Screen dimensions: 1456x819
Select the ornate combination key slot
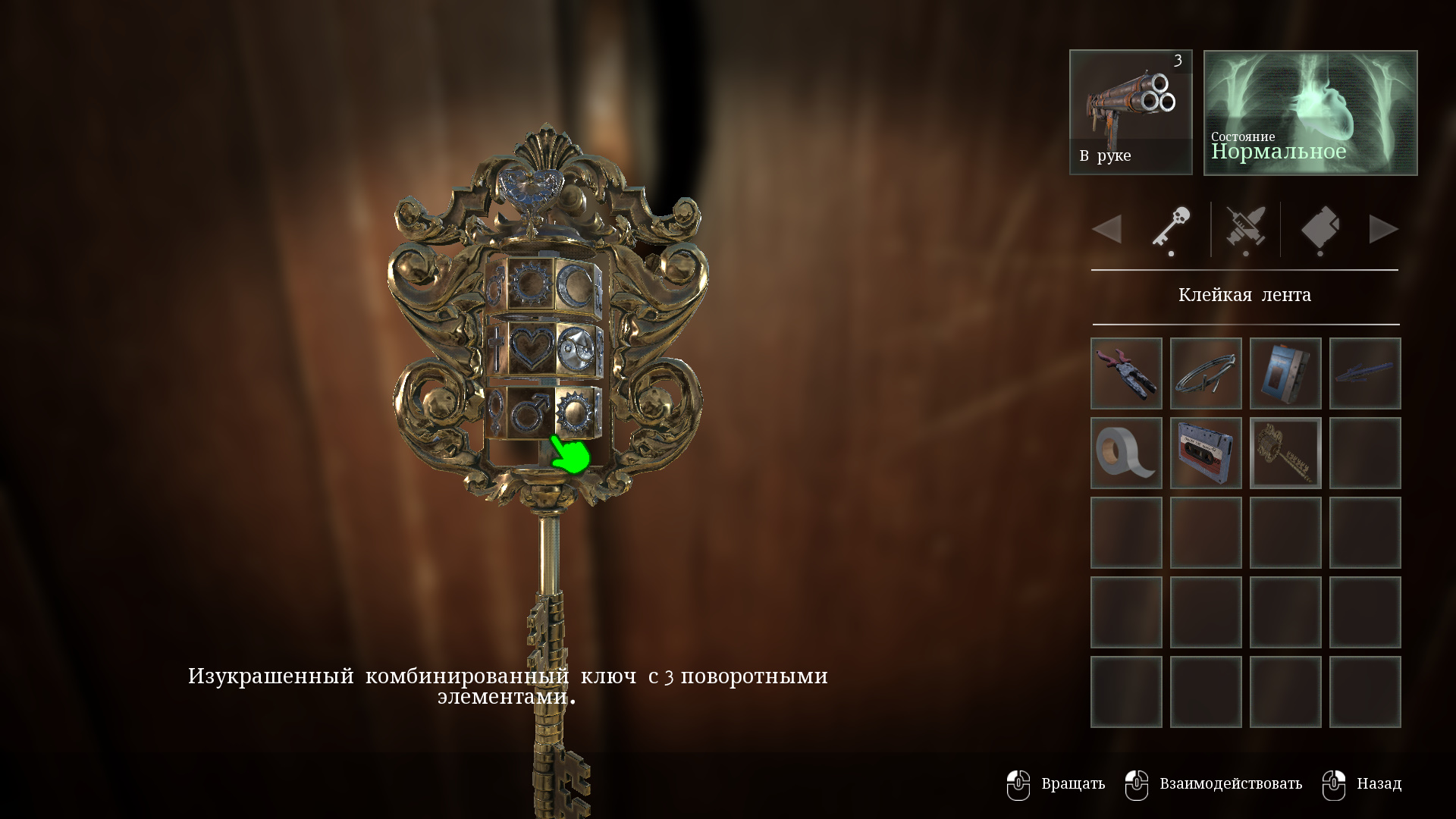(x=1285, y=453)
